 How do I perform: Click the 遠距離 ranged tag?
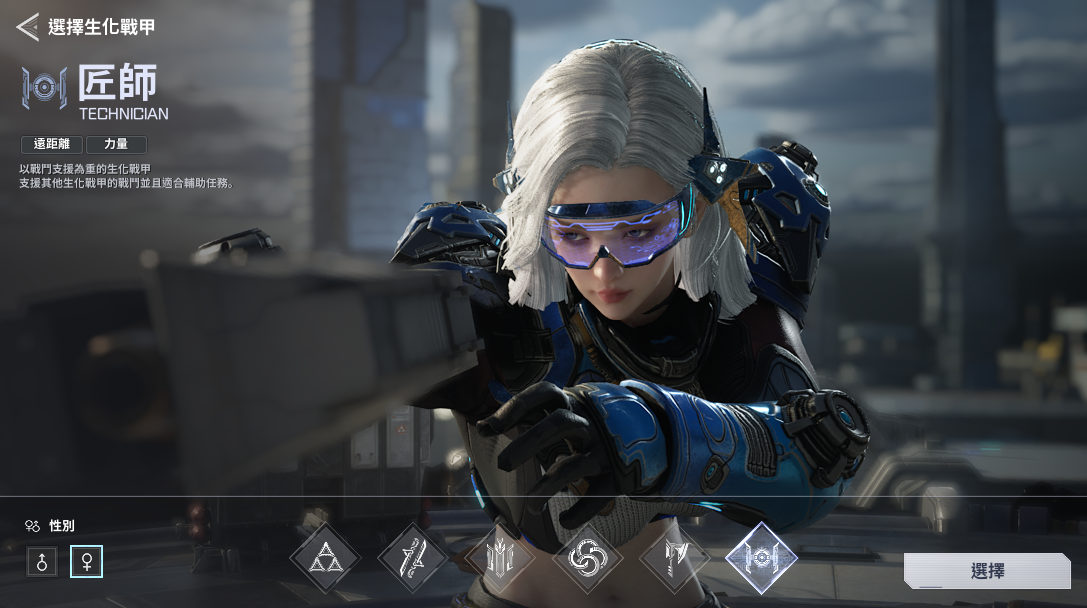(x=52, y=144)
